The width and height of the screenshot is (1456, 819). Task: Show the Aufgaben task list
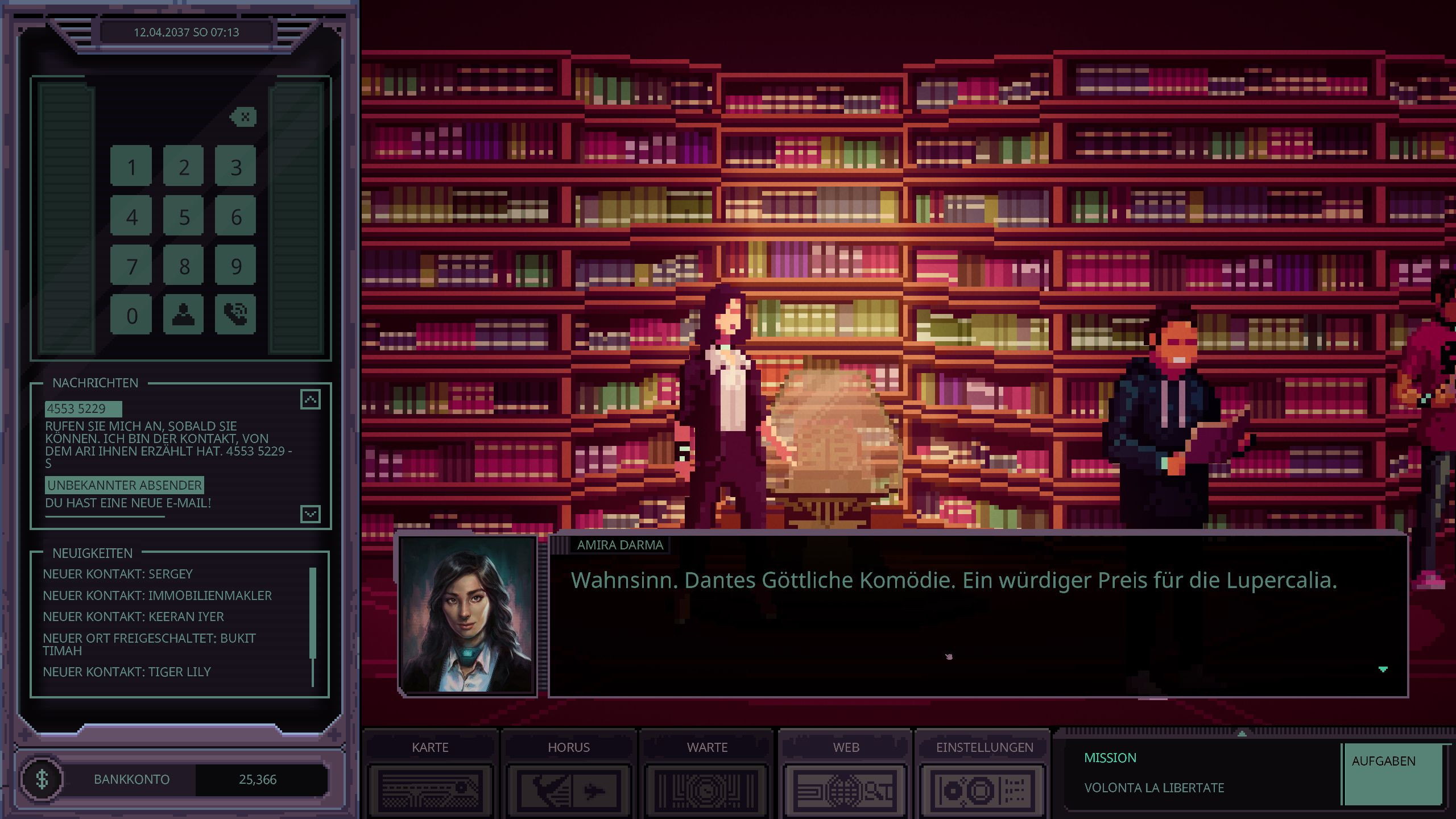click(x=1392, y=773)
